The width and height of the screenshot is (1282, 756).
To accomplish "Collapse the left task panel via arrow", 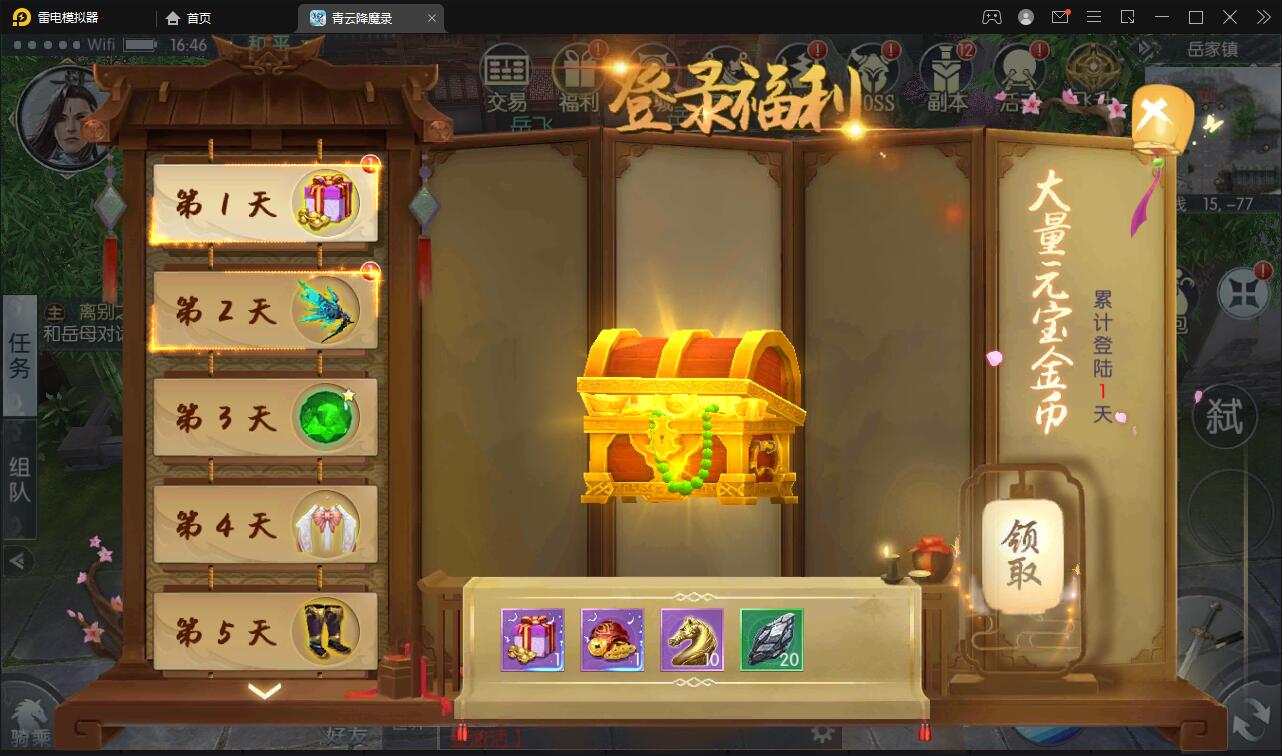I will (x=18, y=562).
